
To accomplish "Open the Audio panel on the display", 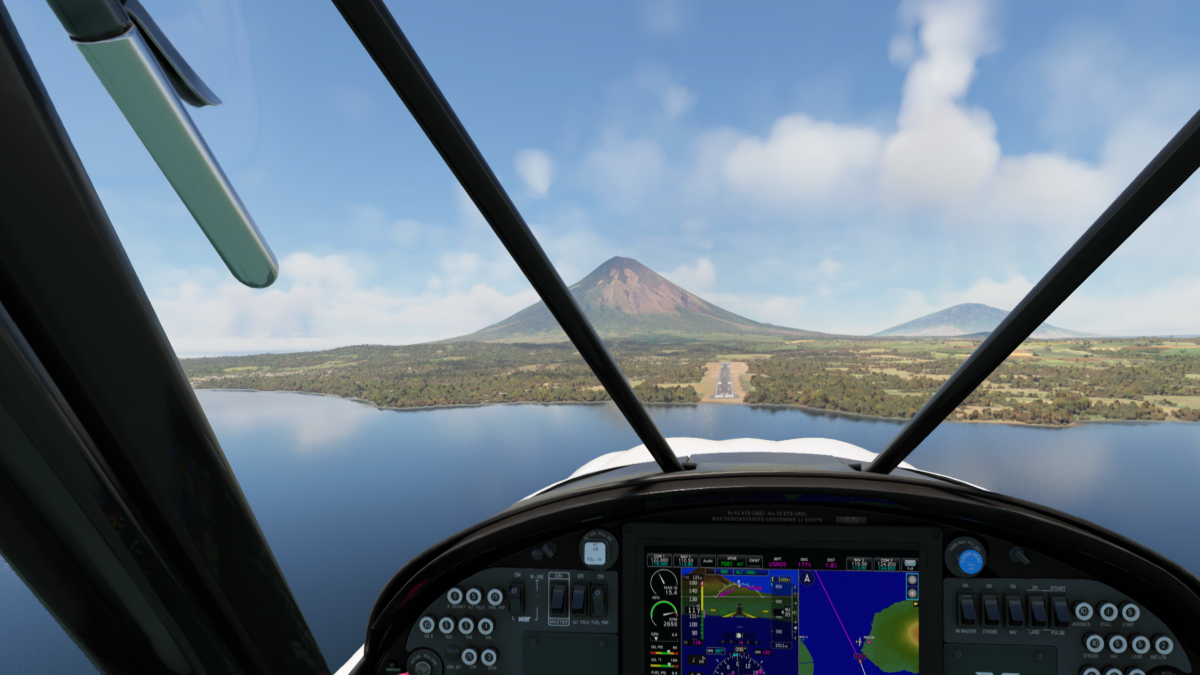I will 707,562.
